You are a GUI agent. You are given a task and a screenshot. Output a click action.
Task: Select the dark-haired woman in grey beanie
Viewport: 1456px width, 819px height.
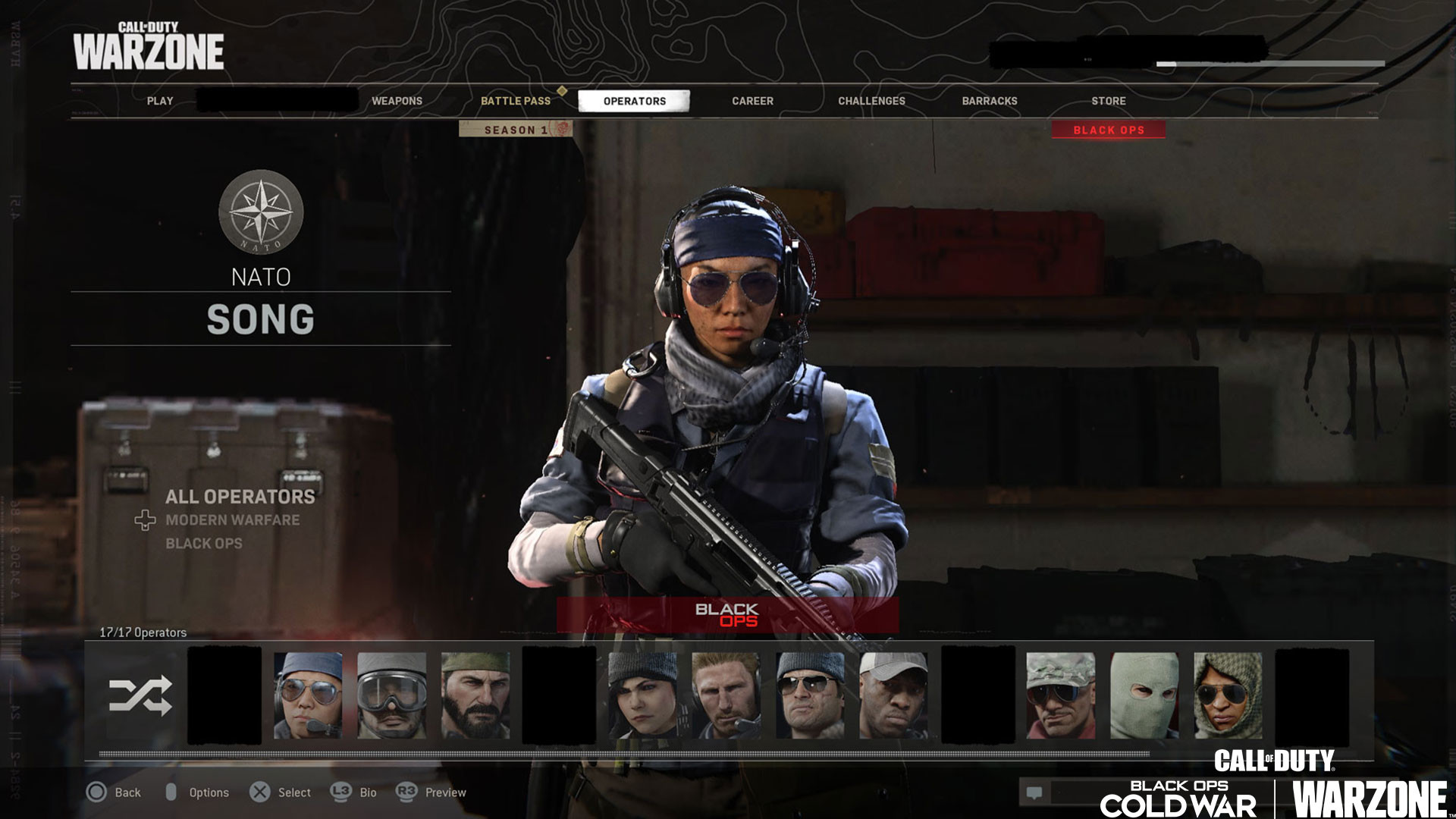pos(642,695)
